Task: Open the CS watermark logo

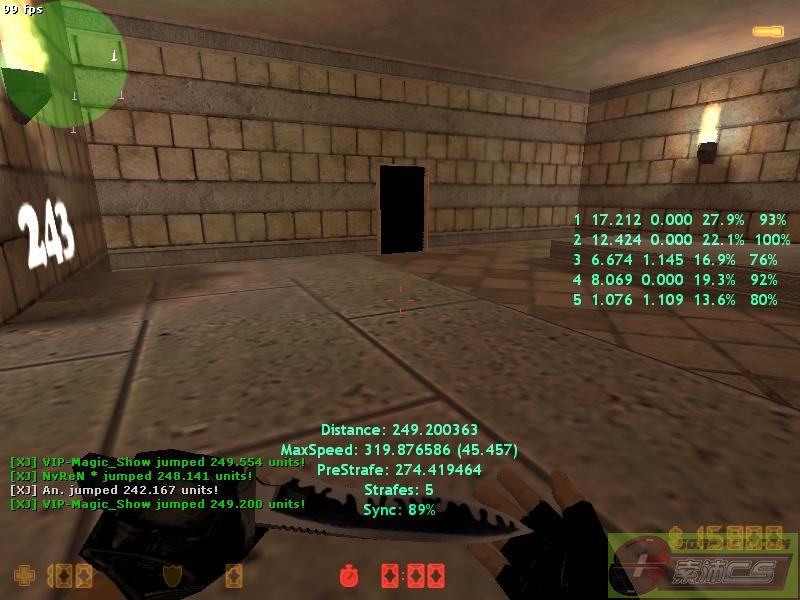Action: pyautogui.click(x=703, y=567)
